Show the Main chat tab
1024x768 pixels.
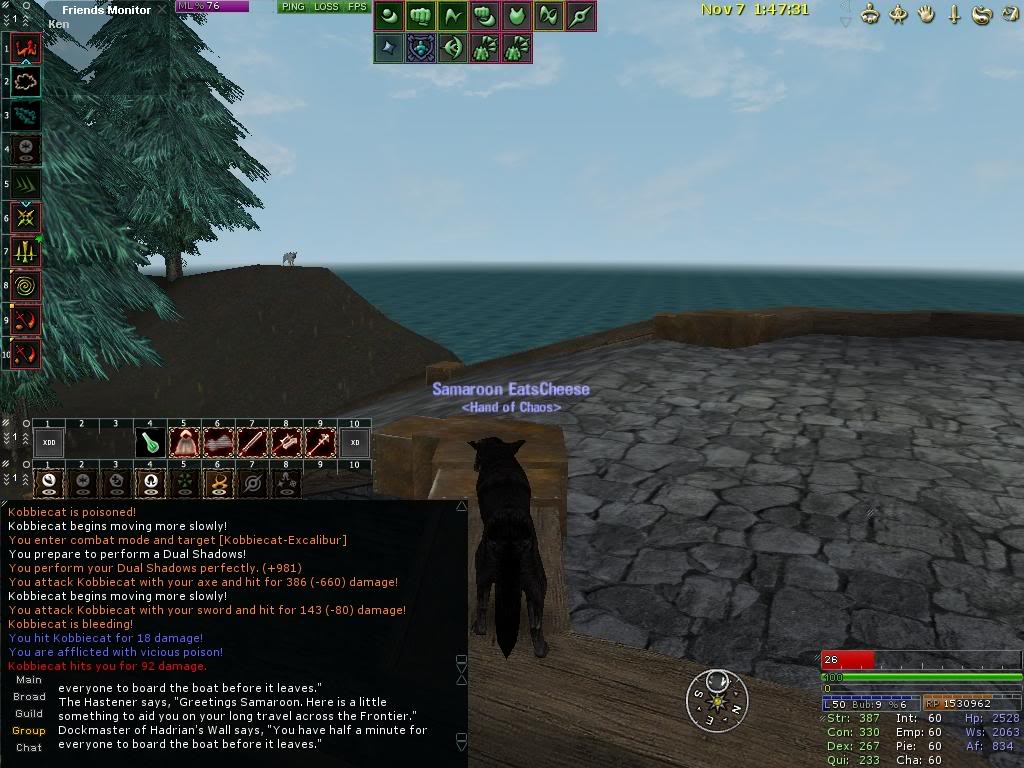[x=29, y=680]
